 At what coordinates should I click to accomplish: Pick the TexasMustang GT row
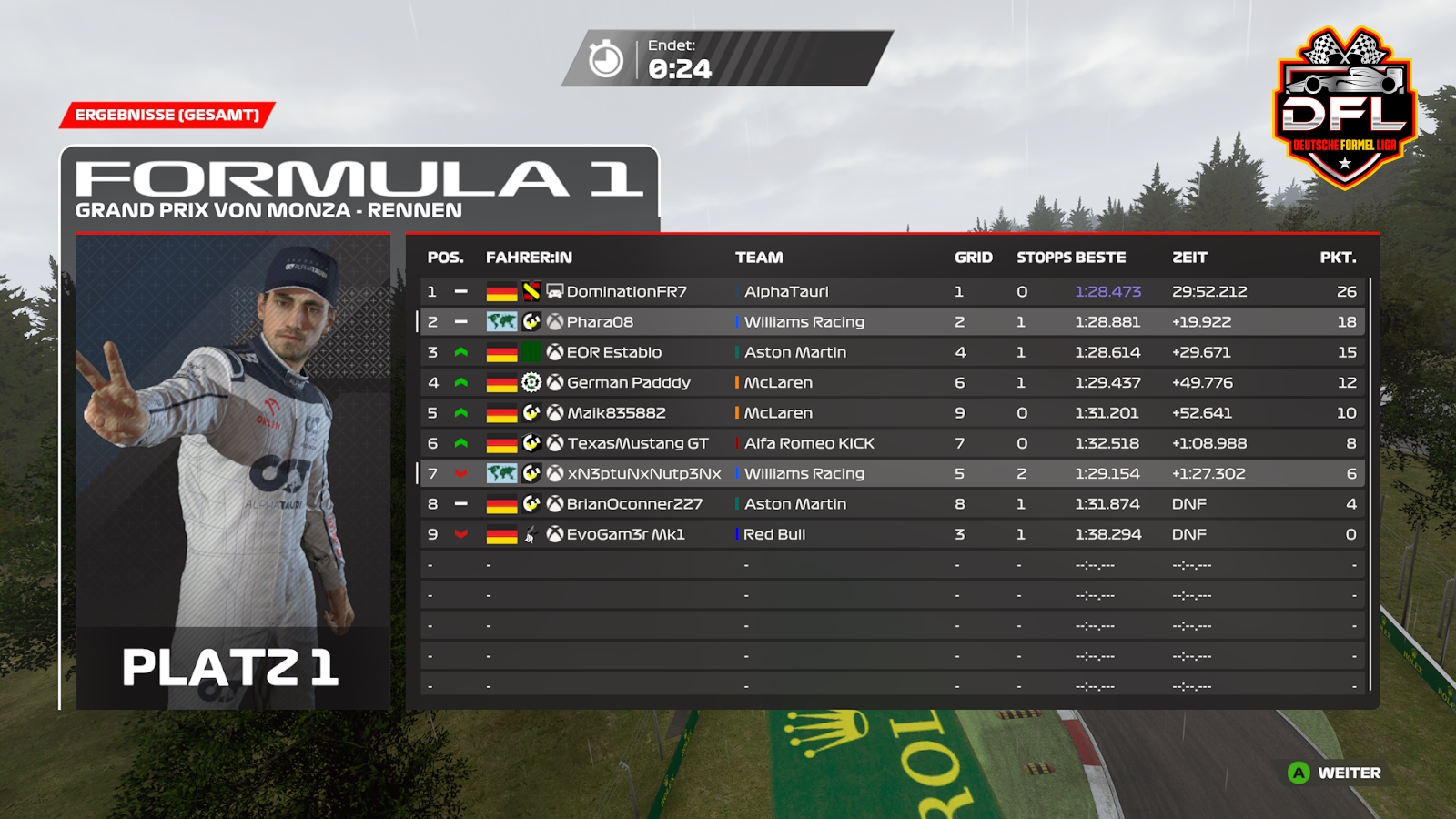637,443
